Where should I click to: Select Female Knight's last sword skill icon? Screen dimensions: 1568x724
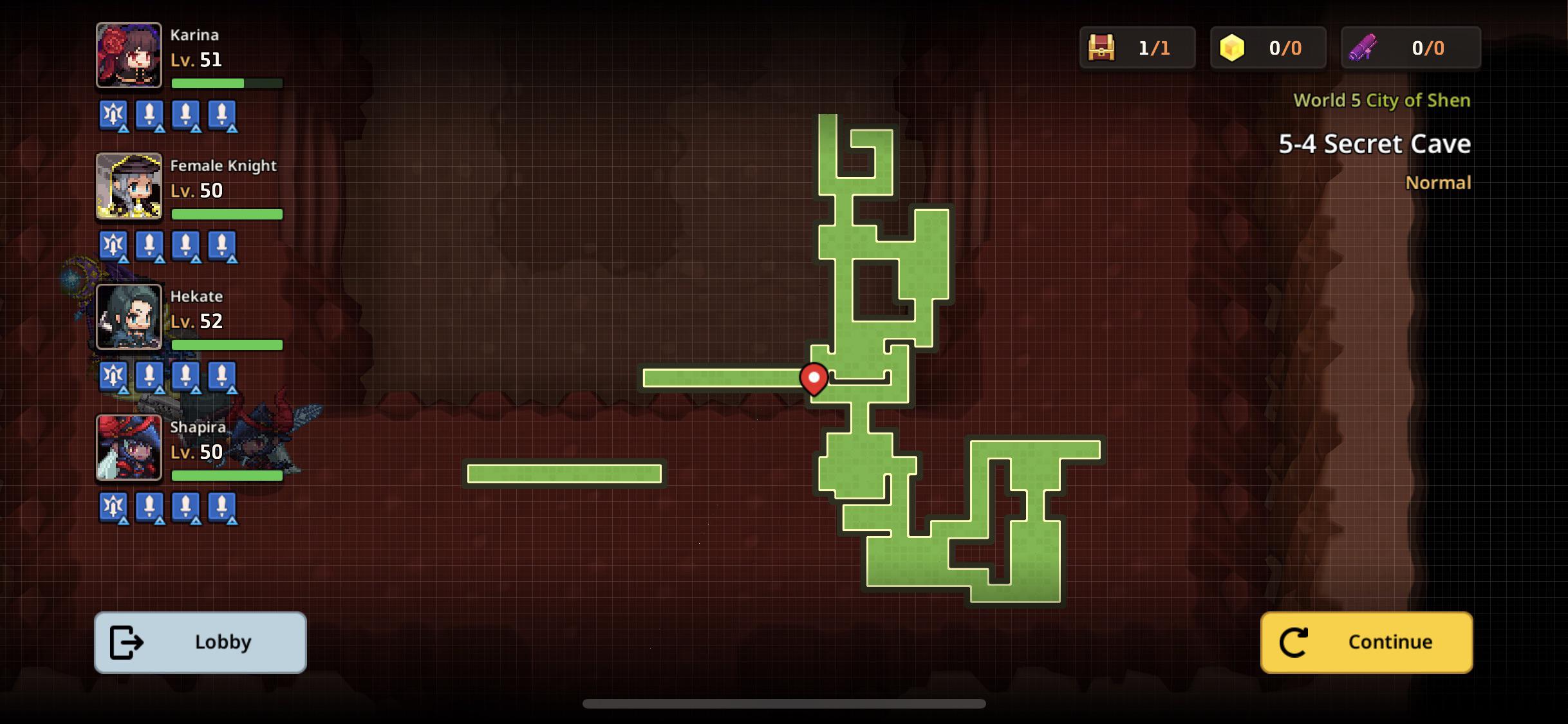222,246
